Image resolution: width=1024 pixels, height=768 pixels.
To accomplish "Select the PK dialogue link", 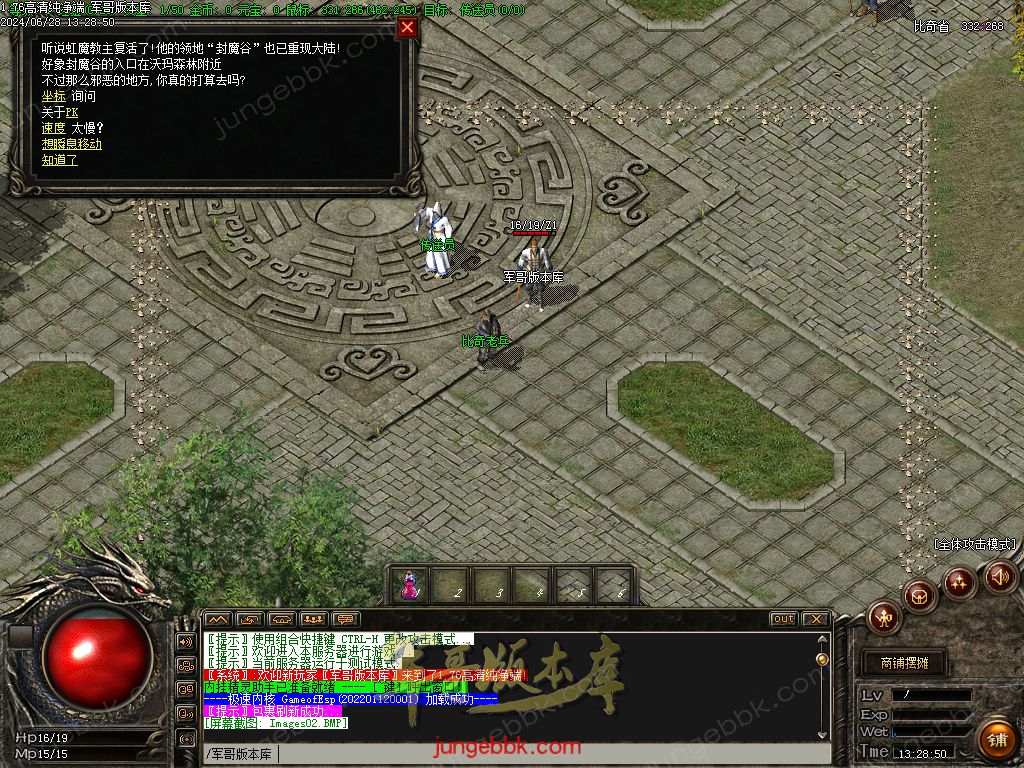I will point(71,112).
